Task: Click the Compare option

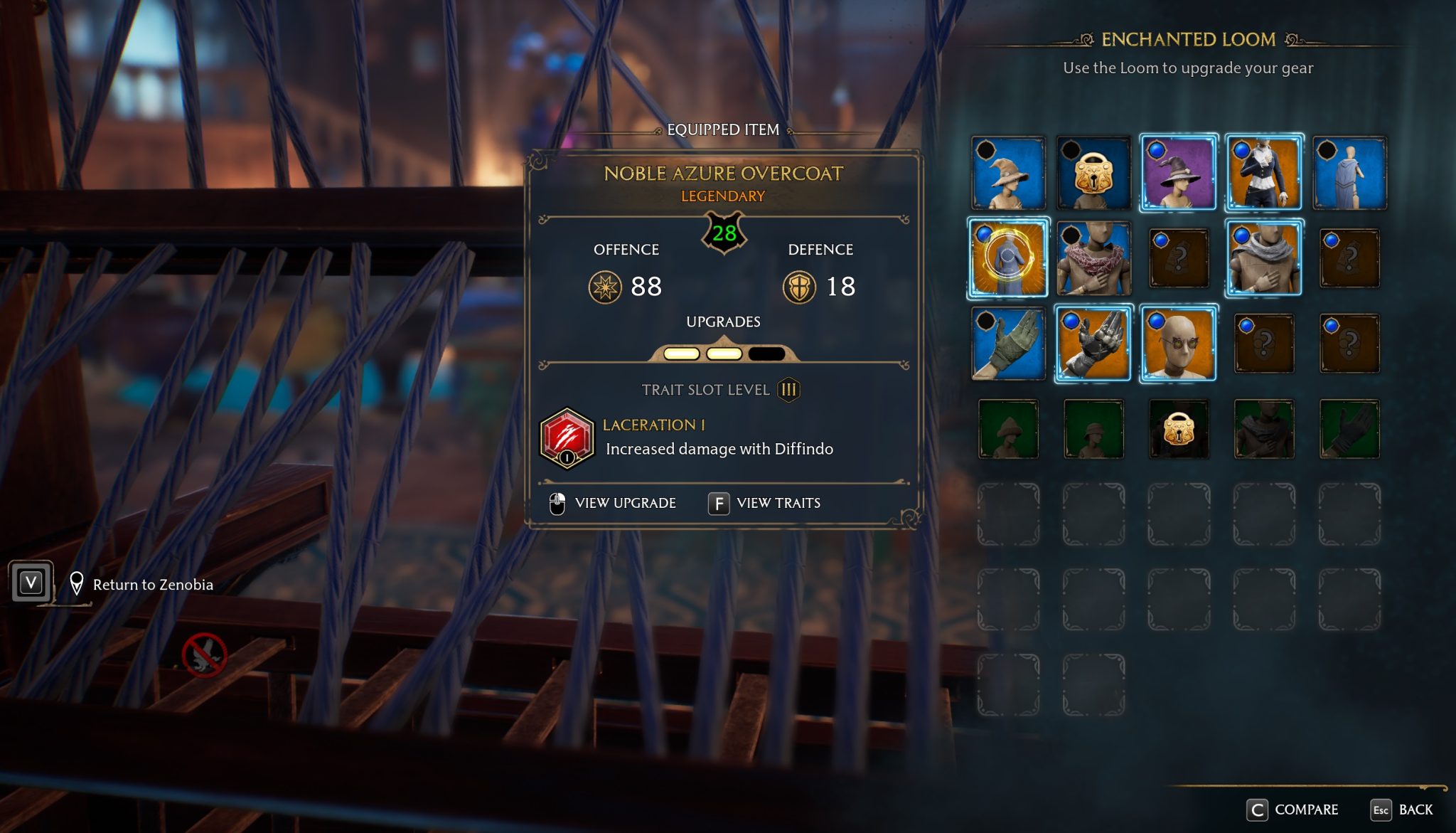Action: click(1293, 810)
